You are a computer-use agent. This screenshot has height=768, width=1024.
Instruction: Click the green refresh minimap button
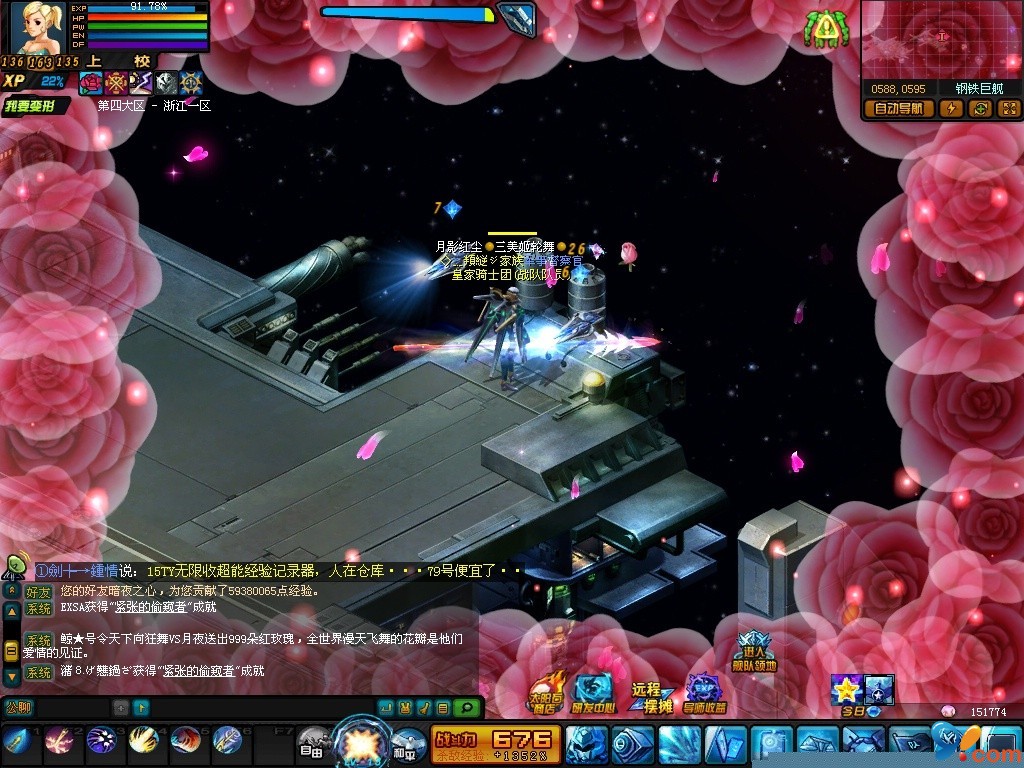coord(980,109)
